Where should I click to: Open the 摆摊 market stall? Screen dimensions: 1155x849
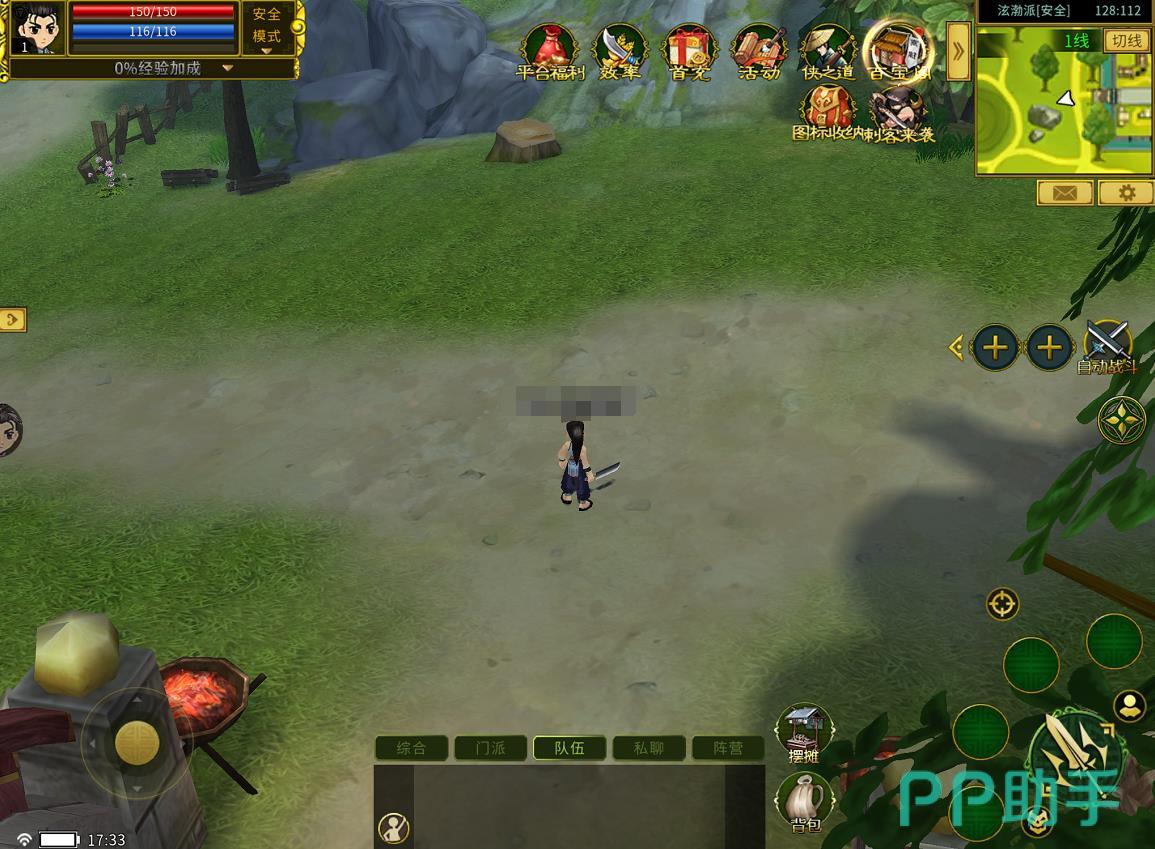click(x=805, y=732)
